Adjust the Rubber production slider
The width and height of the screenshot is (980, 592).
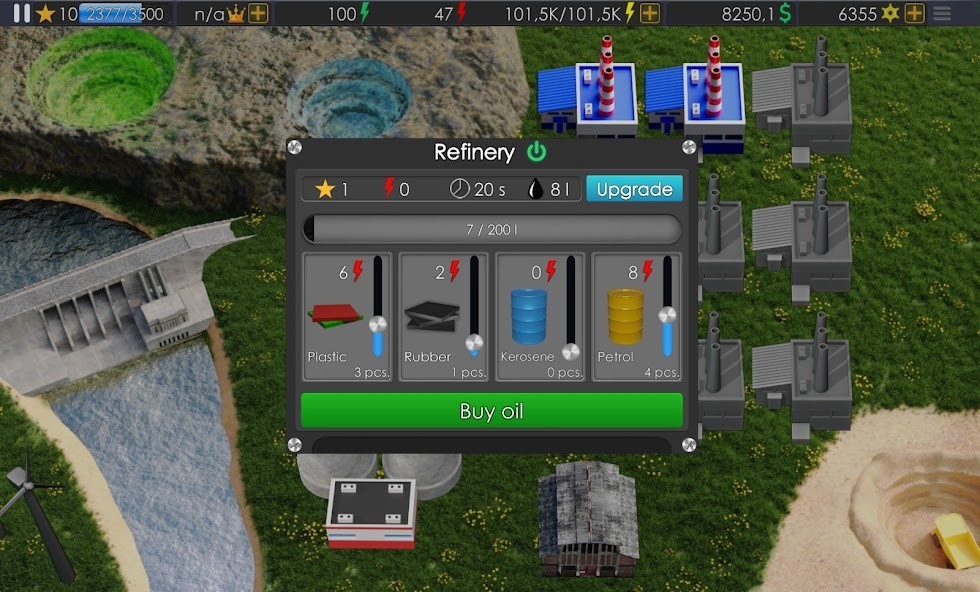point(474,342)
